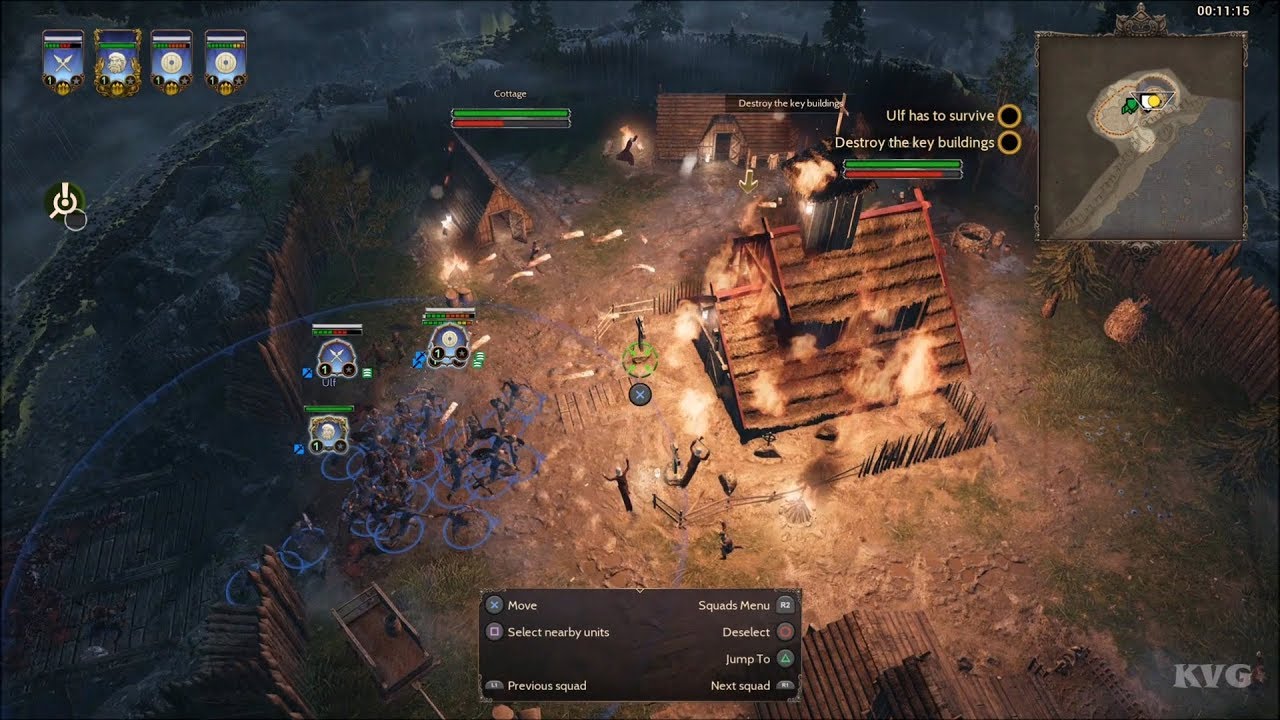This screenshot has height=720, width=1280.
Task: Select the crossed-spears squad card in the roster
Action: (x=62, y=63)
